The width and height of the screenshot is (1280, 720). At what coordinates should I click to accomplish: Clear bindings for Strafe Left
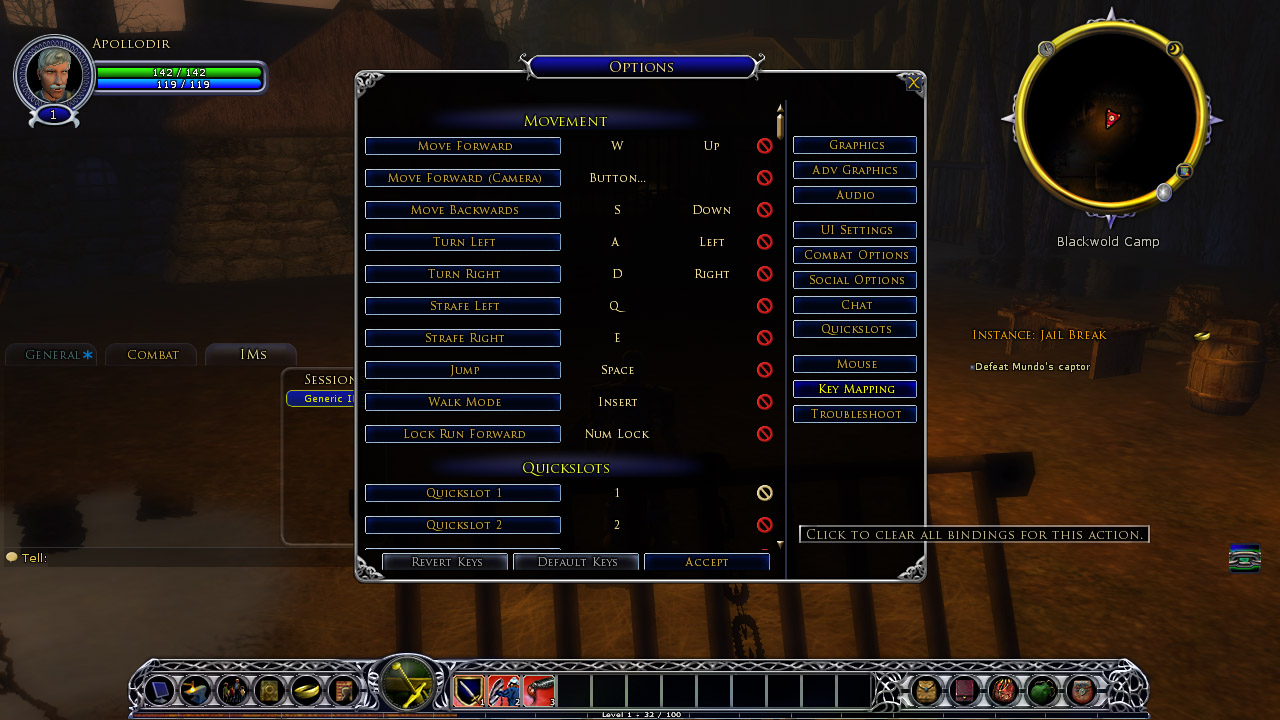765,306
